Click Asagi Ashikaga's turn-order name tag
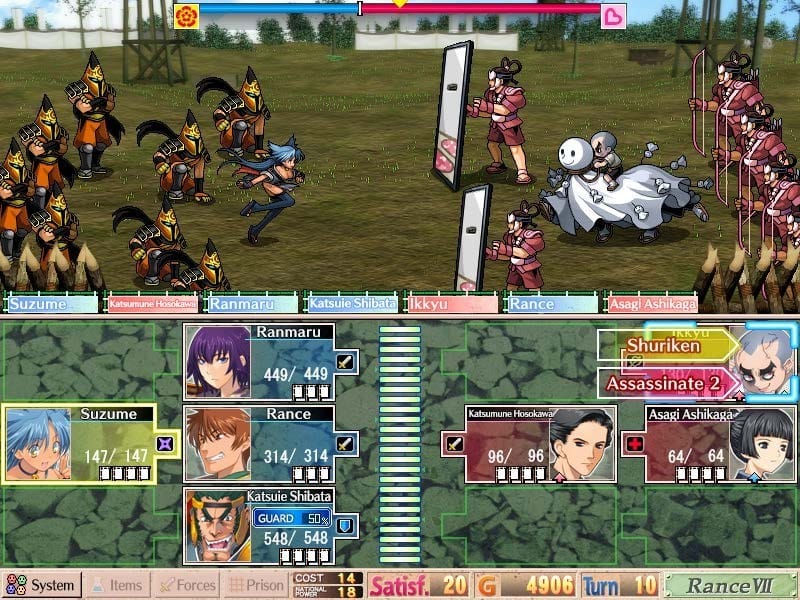 click(651, 303)
